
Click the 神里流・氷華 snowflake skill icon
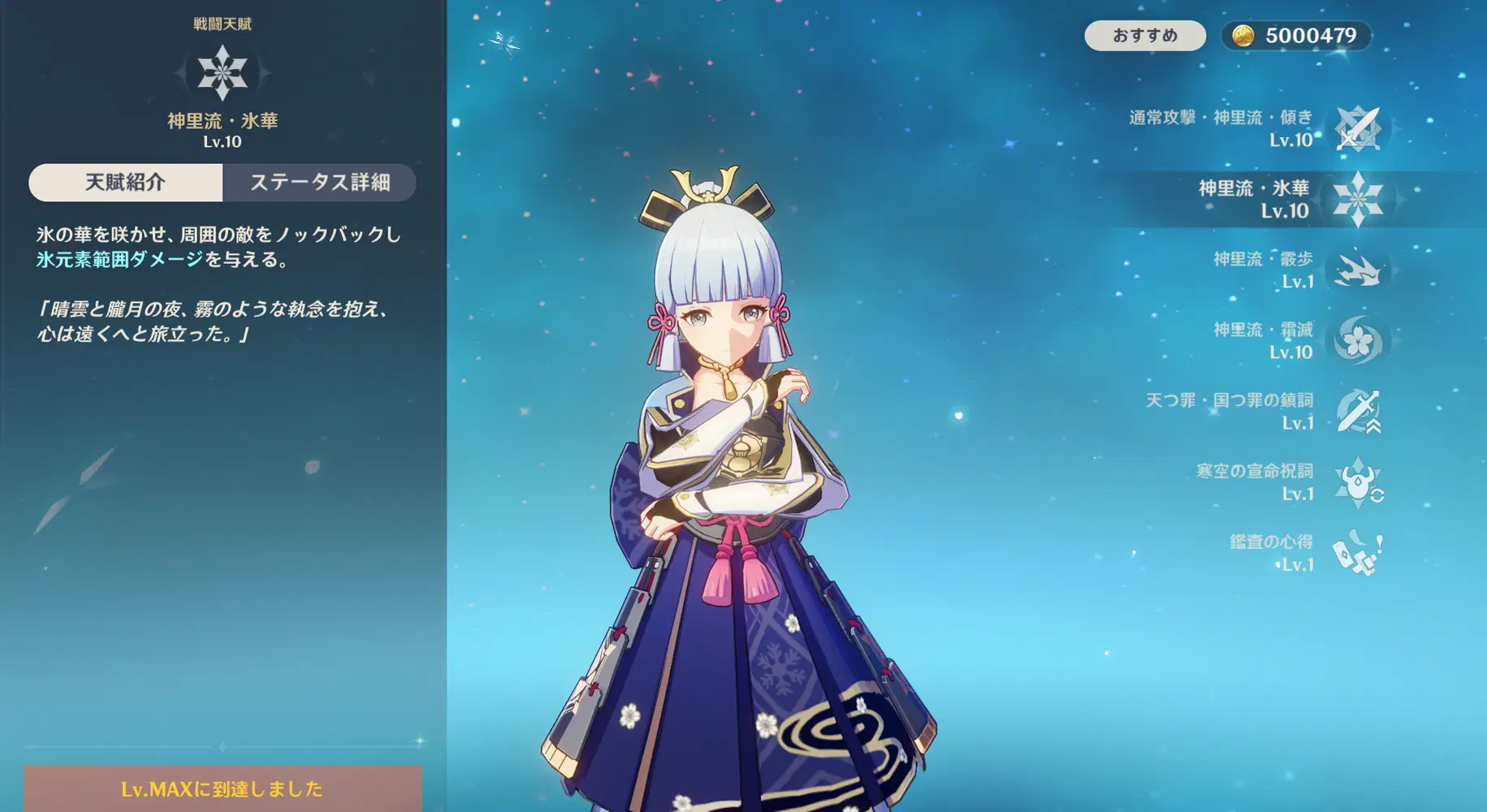[1359, 198]
